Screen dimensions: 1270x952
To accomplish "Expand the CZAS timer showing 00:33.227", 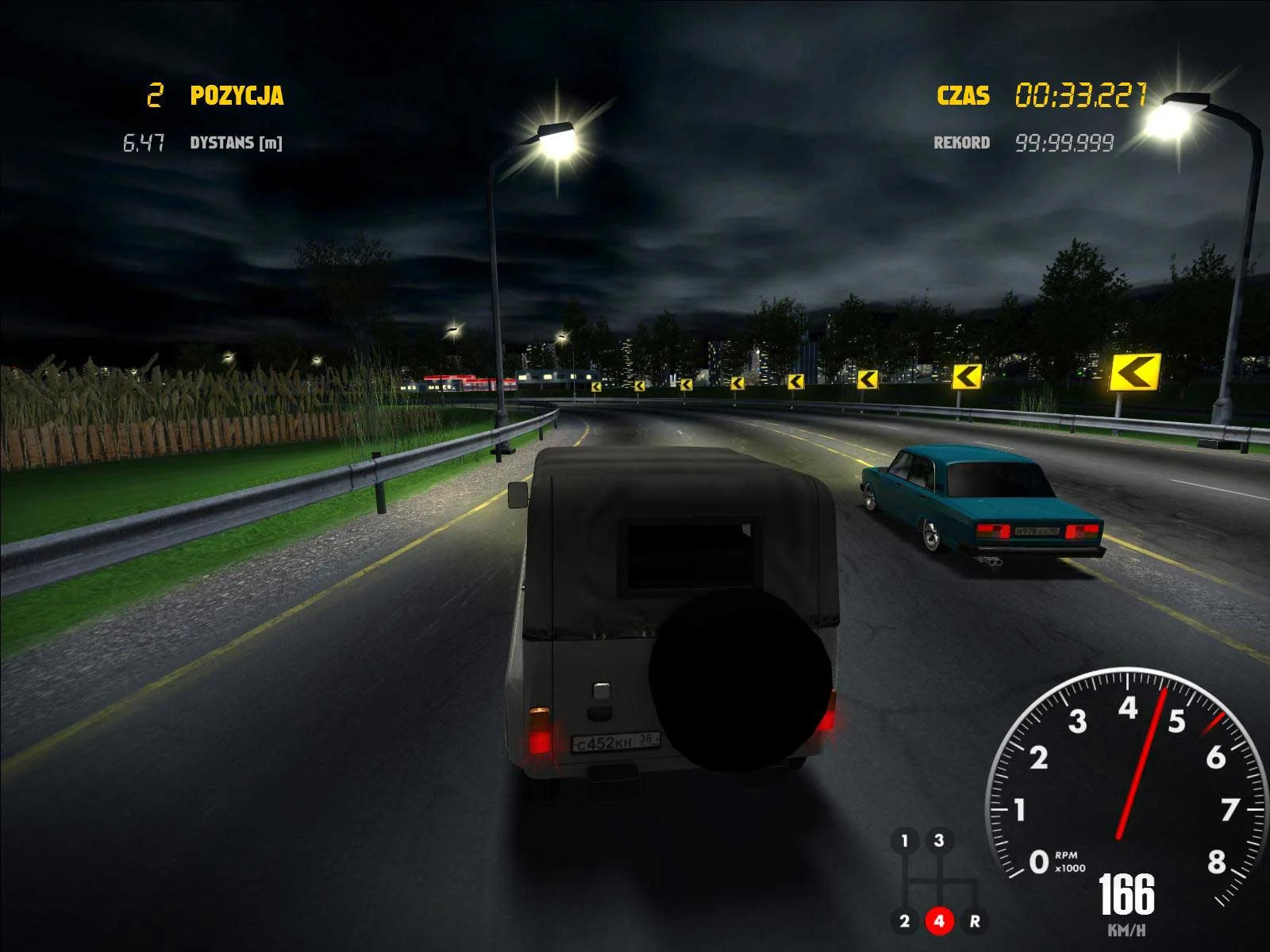I will click(1081, 94).
